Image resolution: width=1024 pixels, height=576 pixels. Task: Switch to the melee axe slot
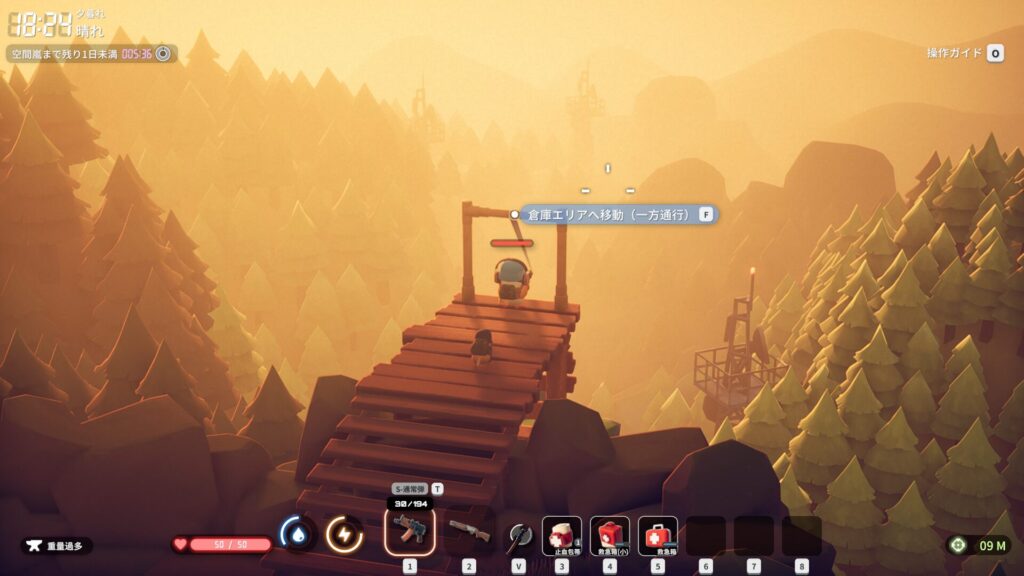pyautogui.click(x=517, y=535)
